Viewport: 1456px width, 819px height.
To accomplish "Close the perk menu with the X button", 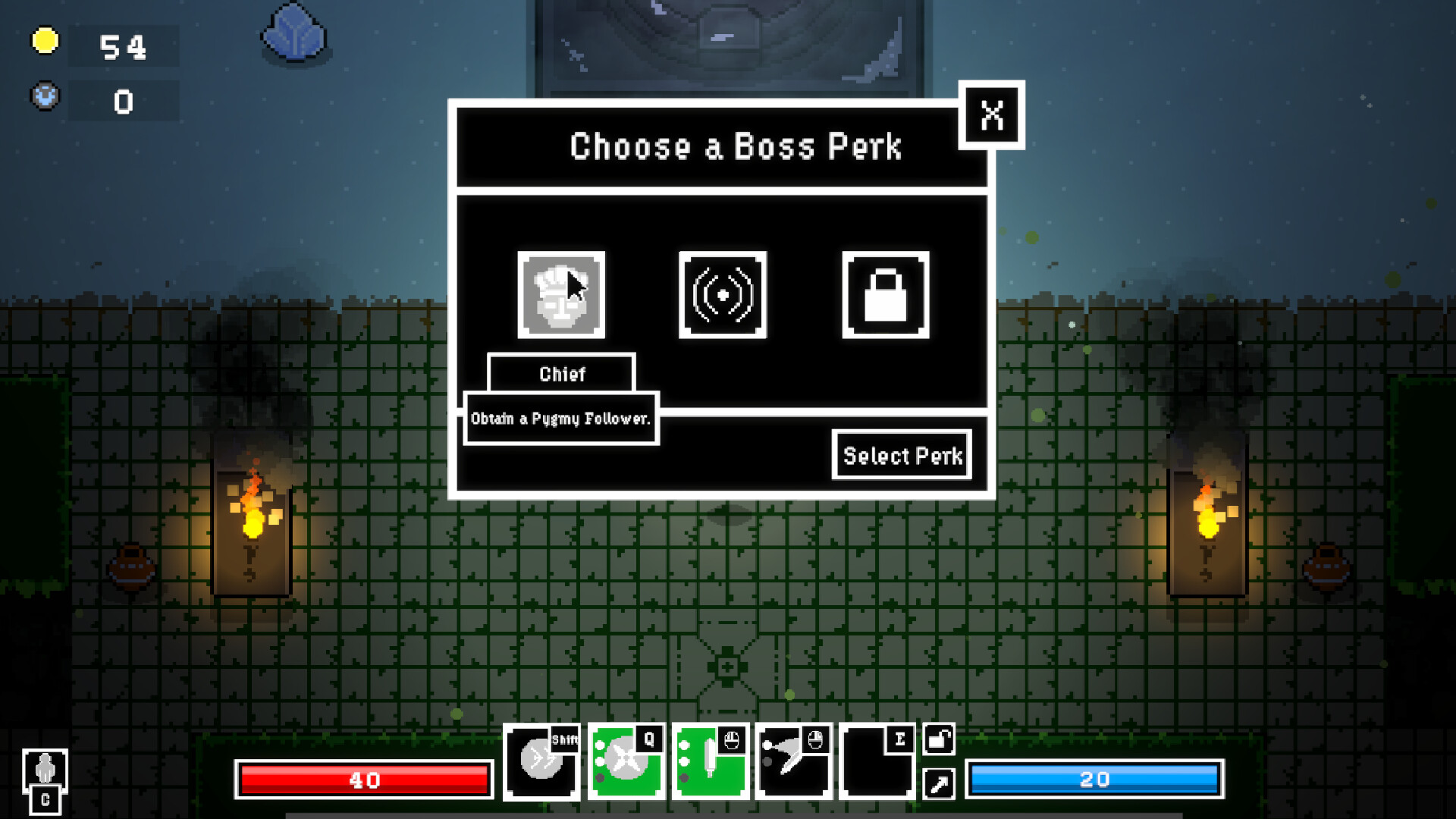I will [991, 115].
